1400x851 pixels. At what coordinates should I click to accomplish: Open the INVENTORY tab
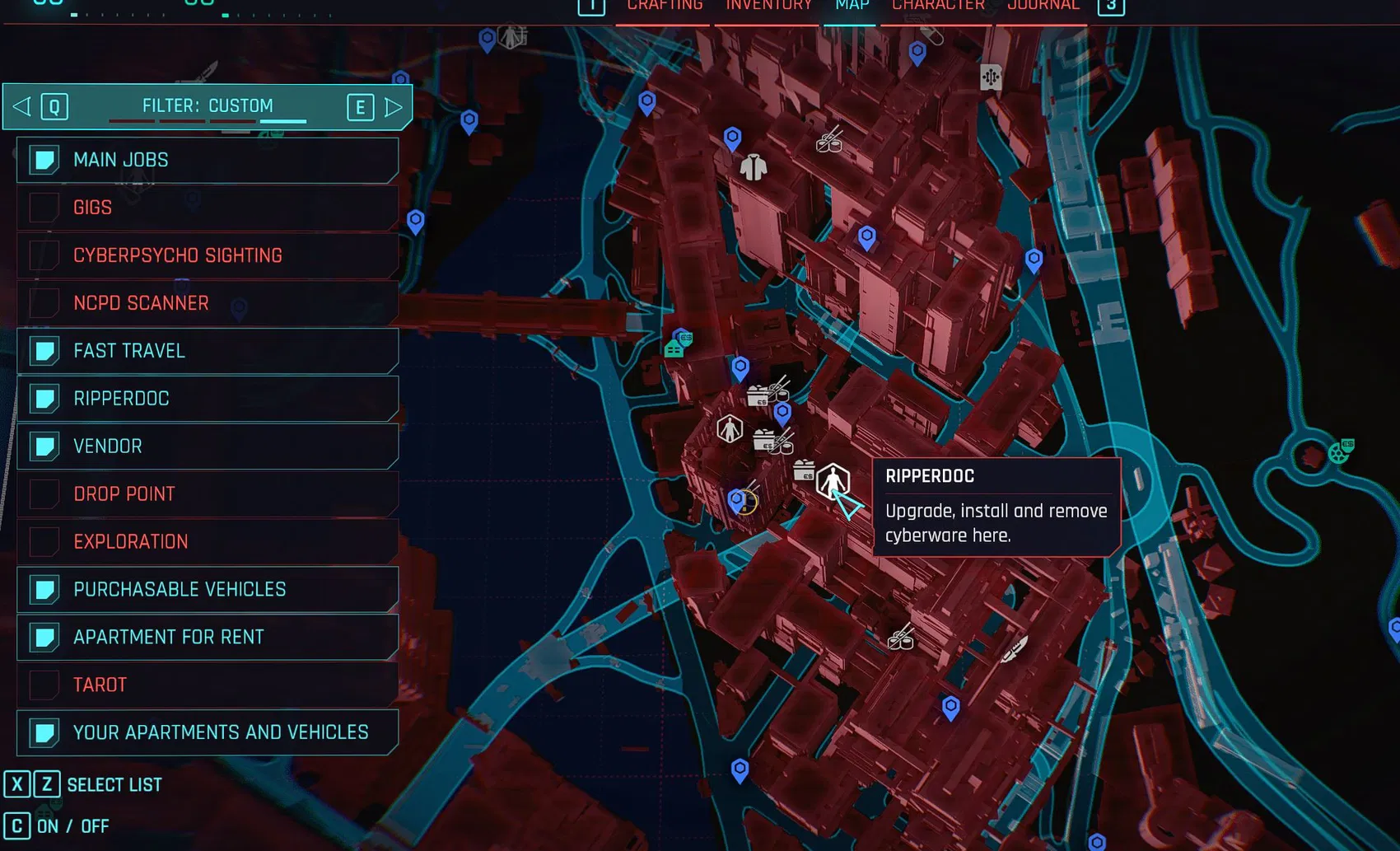point(768,7)
